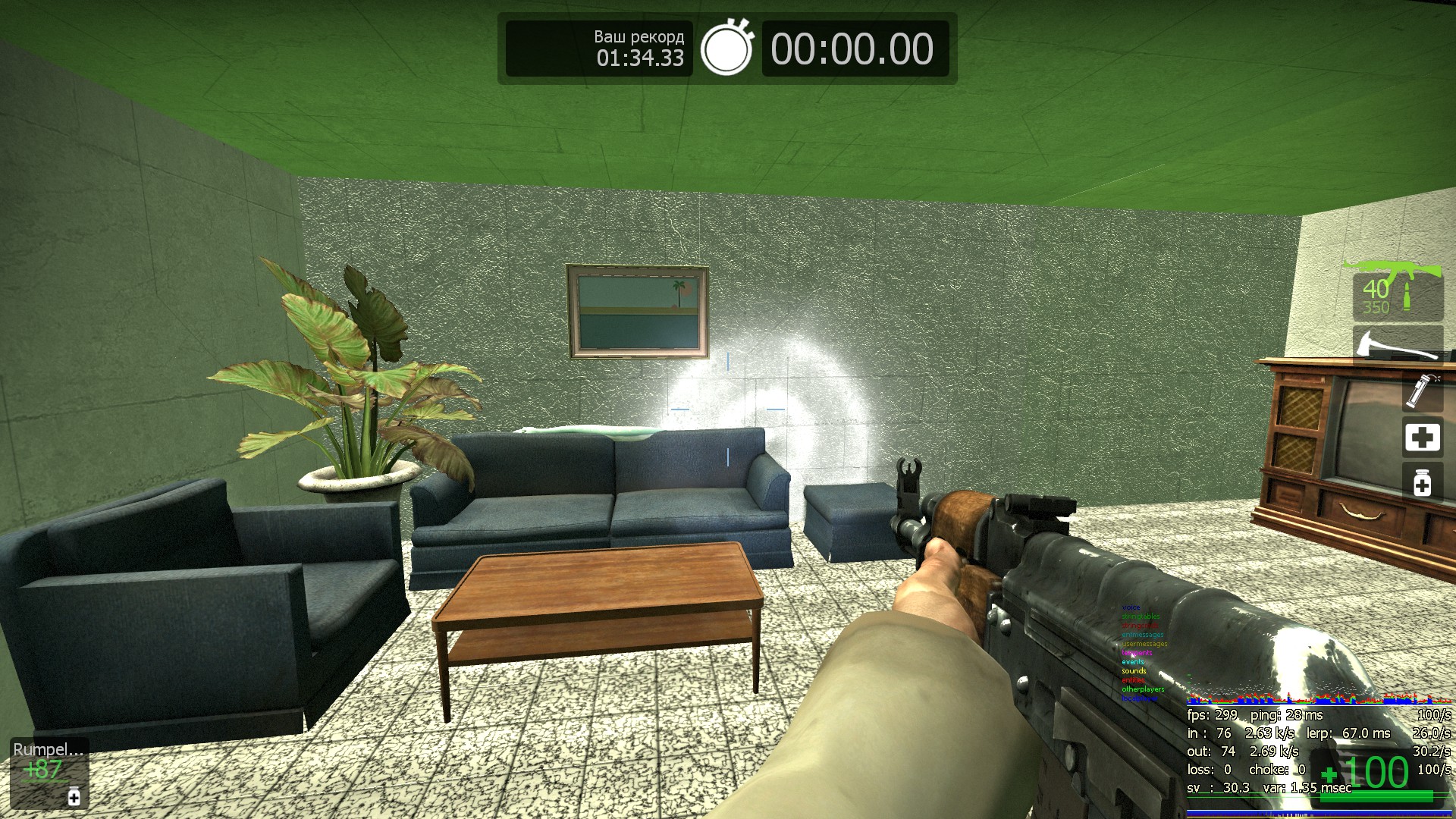Switch to the fire axe melee slot
The image size is (1456, 819).
(x=1397, y=344)
